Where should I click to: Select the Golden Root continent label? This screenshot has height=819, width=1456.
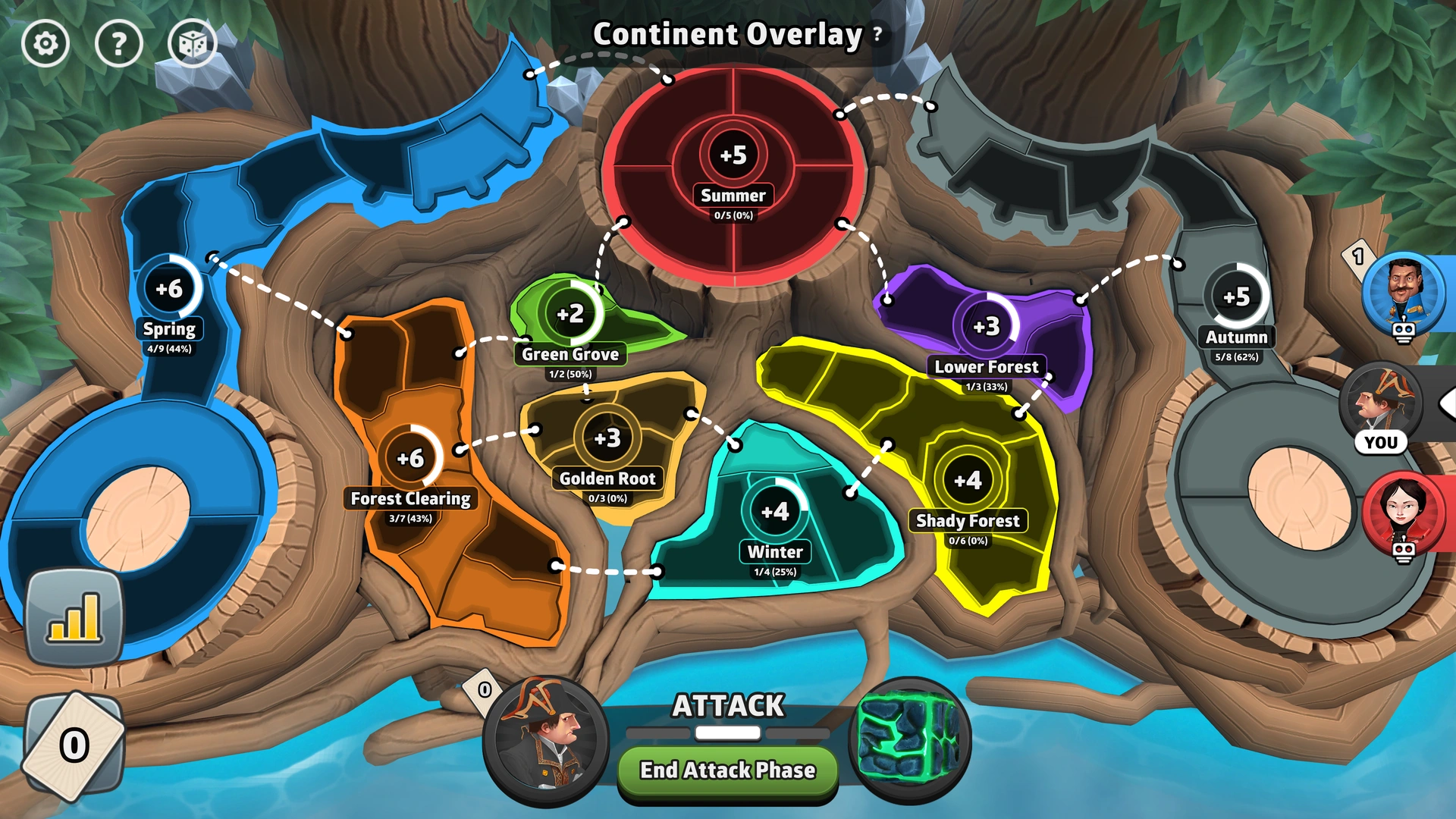pyautogui.click(x=607, y=479)
